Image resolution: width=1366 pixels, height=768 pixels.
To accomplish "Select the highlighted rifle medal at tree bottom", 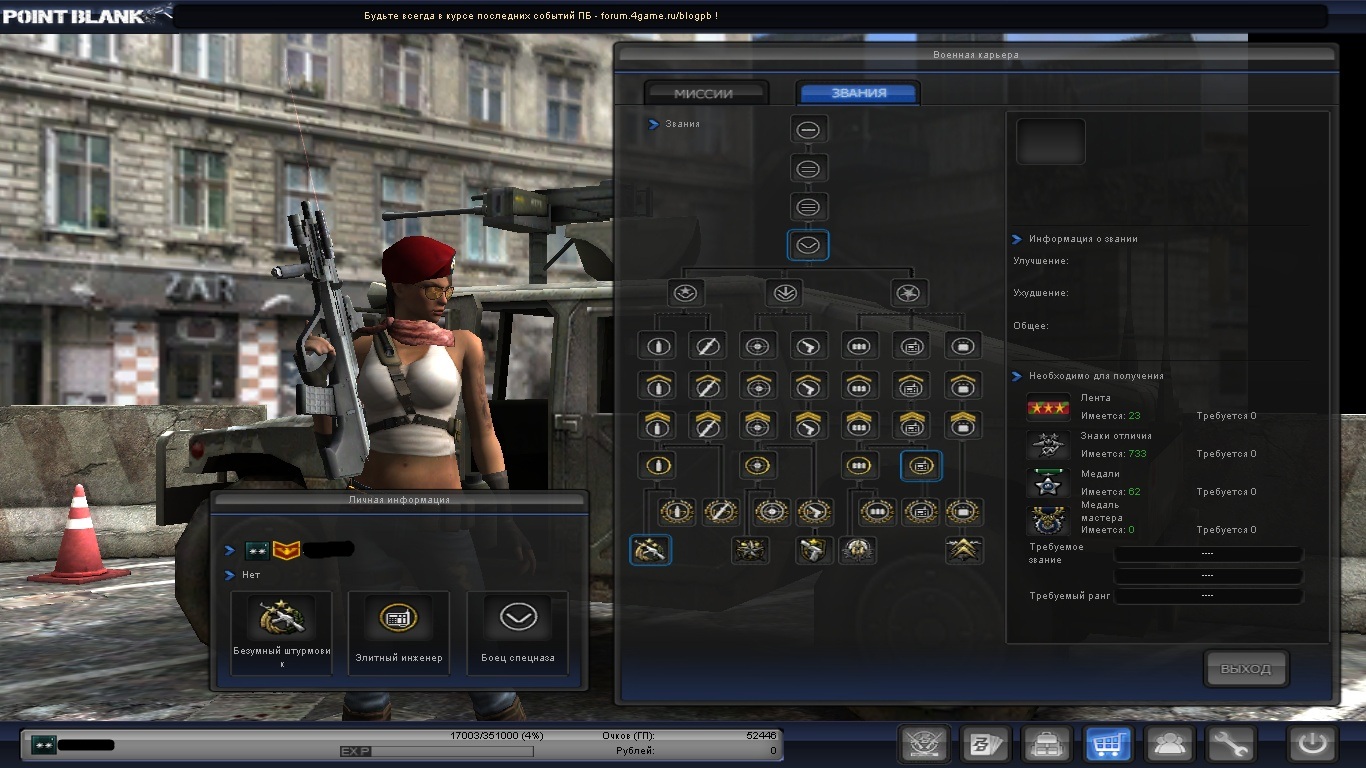I will tap(650, 550).
